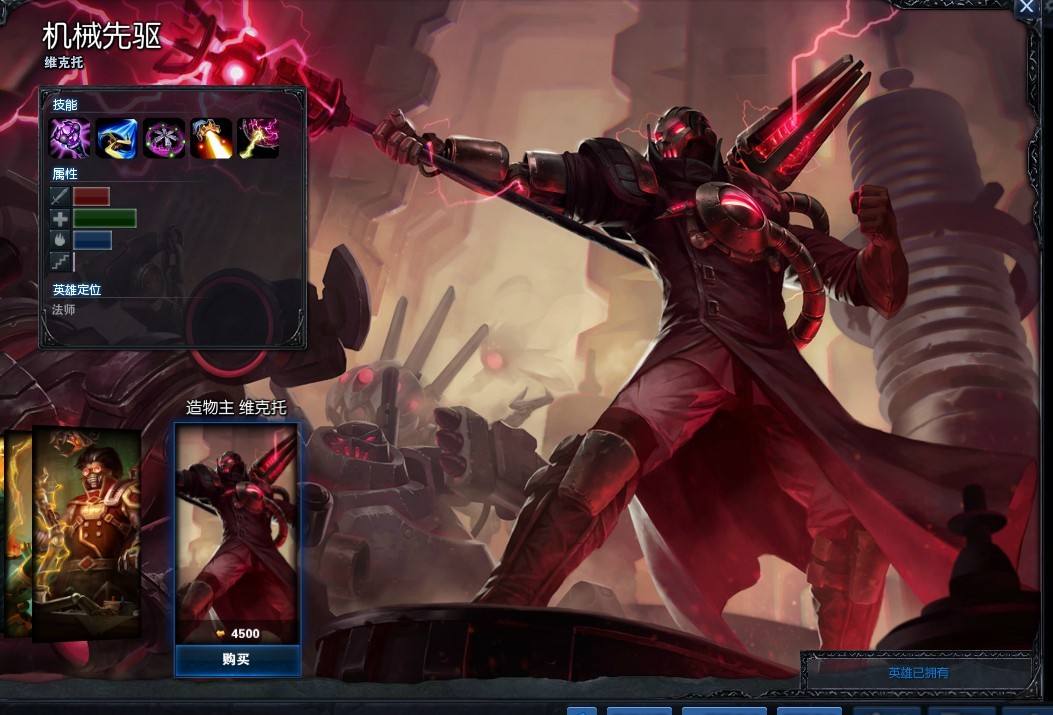View the Gravity Field circular ability icon

164,138
